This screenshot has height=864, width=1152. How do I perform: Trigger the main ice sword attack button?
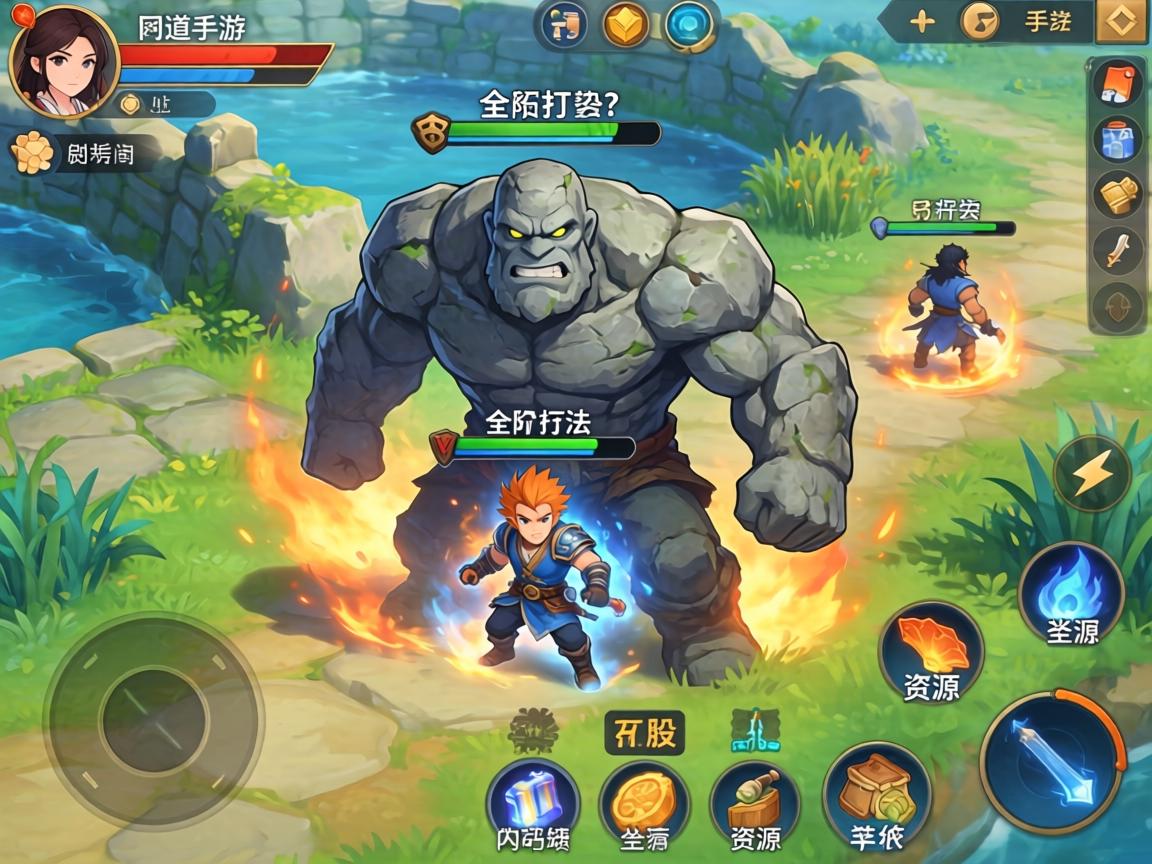coord(1052,762)
